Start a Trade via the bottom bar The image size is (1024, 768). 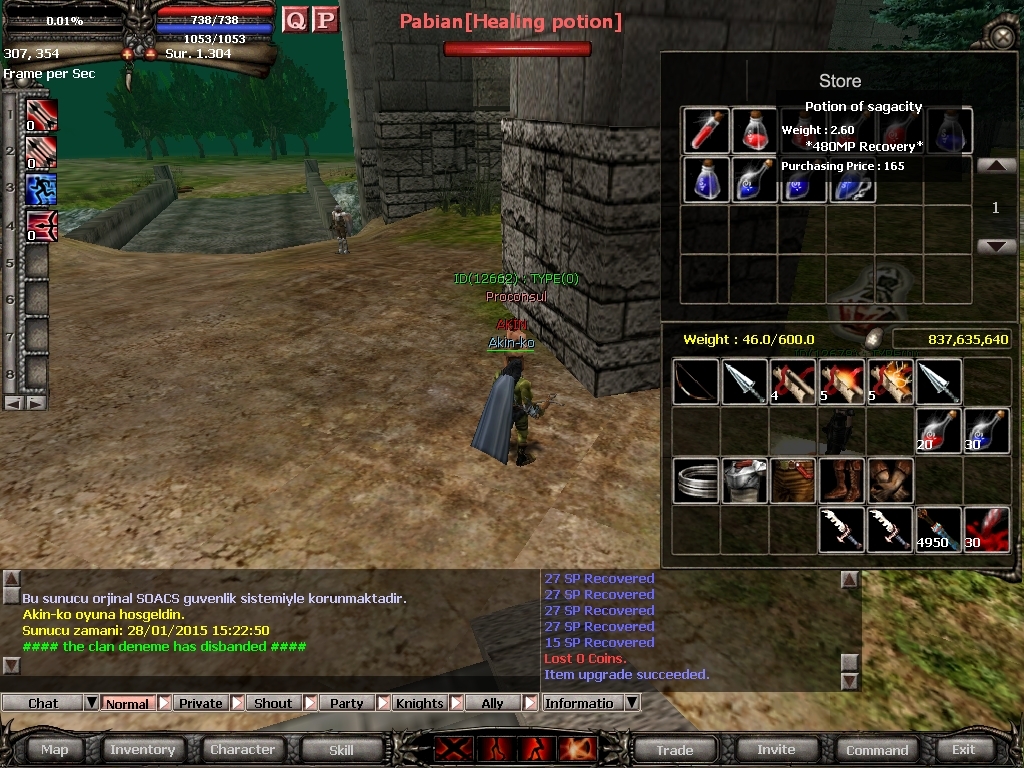click(675, 749)
